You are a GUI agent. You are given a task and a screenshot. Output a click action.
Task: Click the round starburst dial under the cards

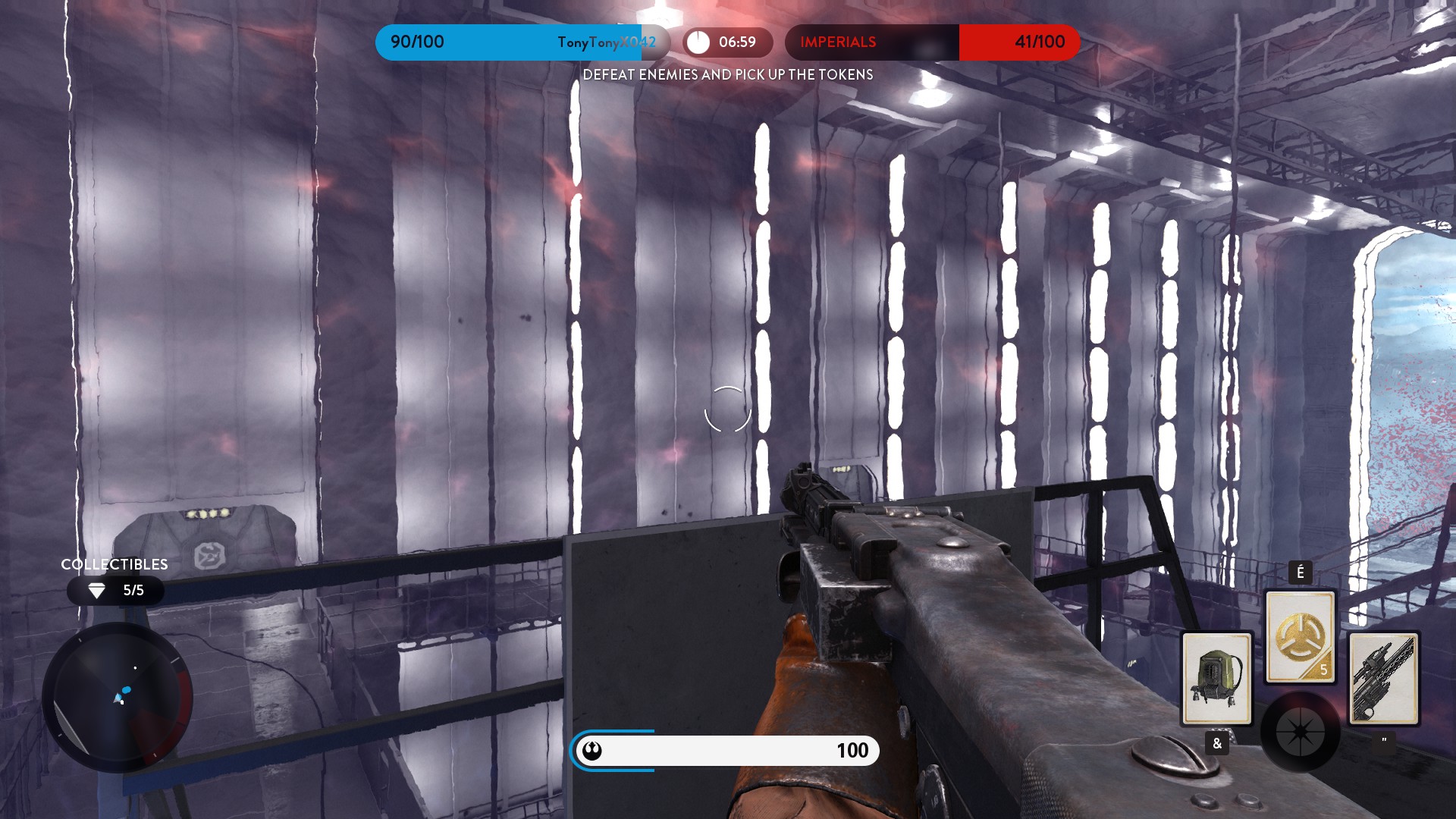click(1300, 732)
